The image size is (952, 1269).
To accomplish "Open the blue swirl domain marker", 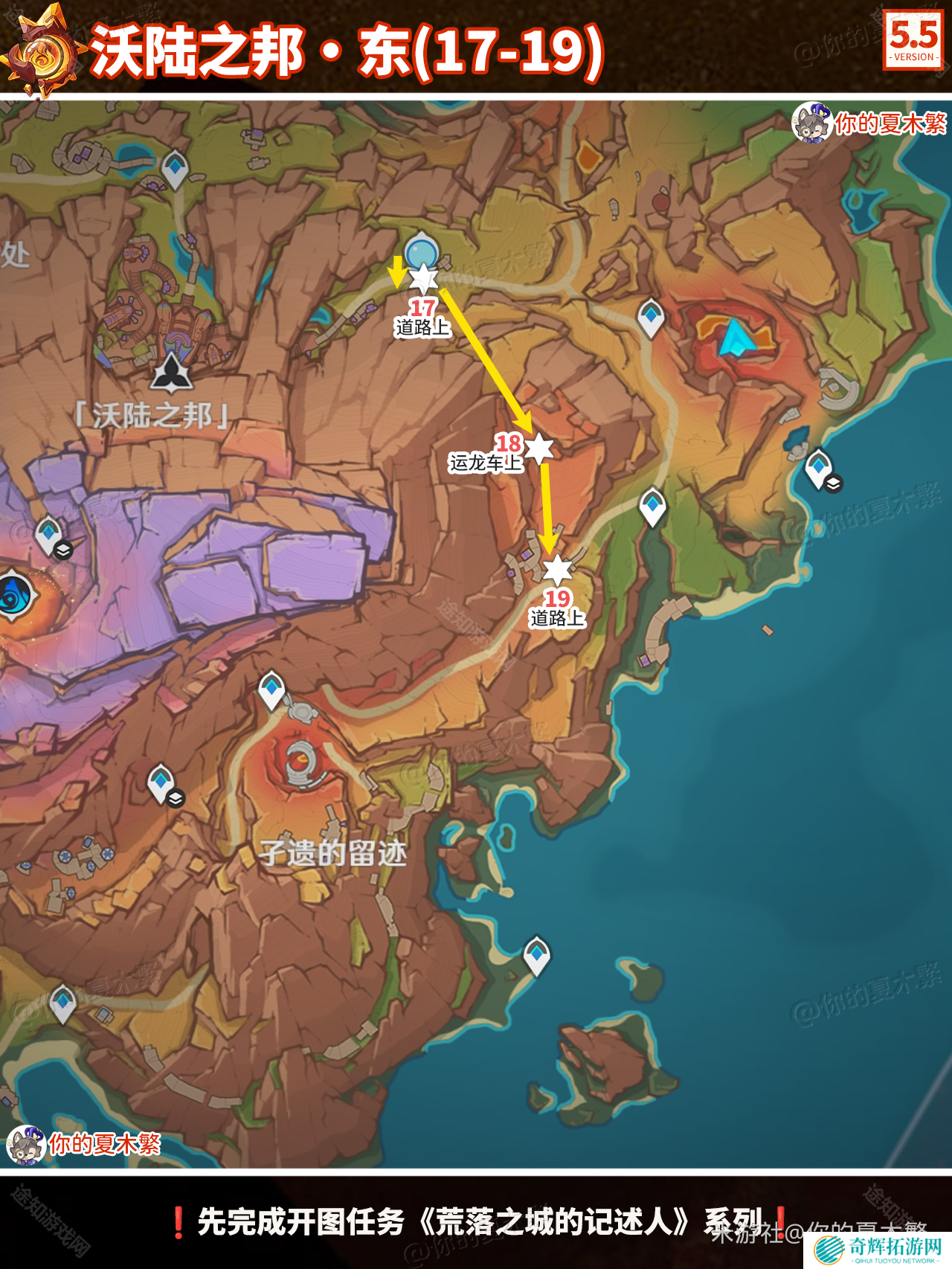I will click(x=13, y=594).
